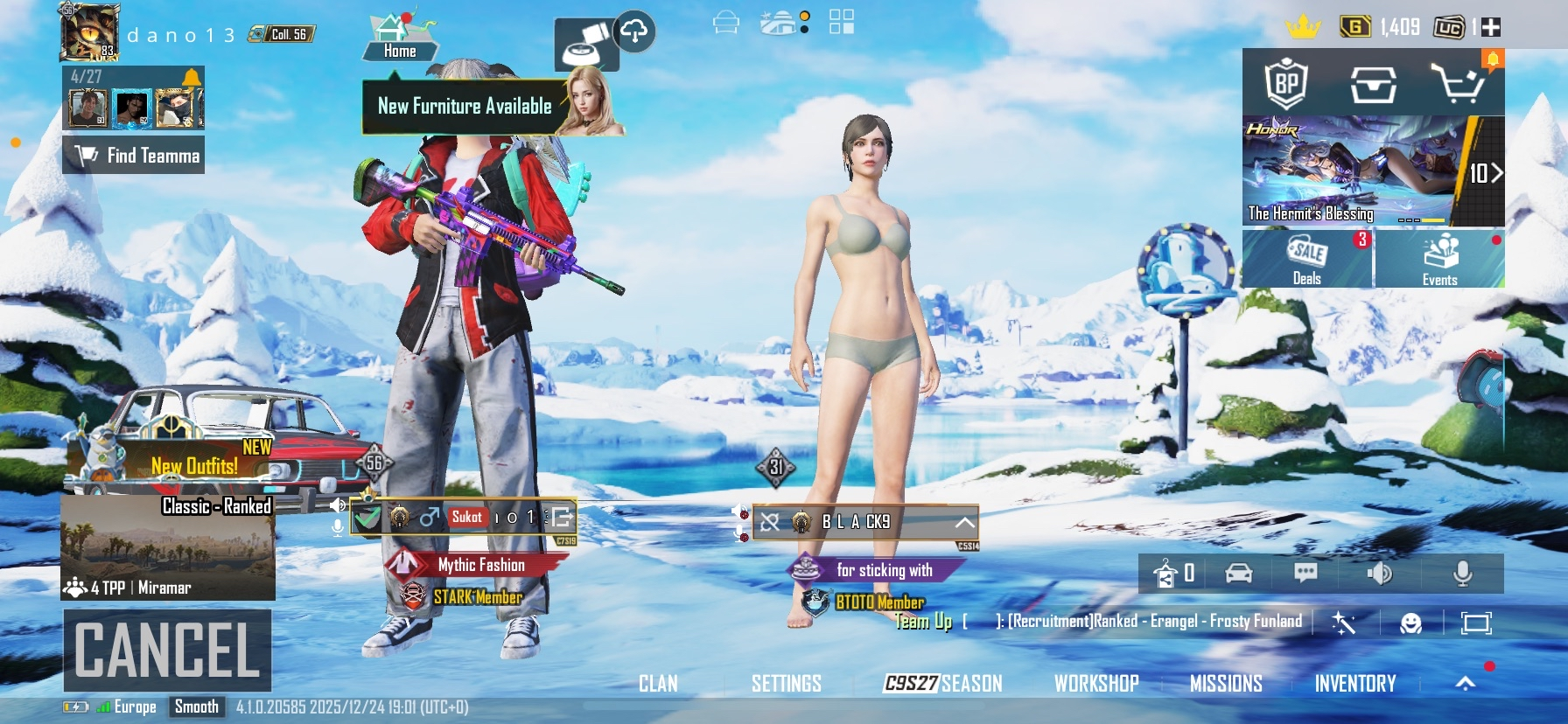Open the Inventory
1568x724 pixels.
pyautogui.click(x=1354, y=684)
